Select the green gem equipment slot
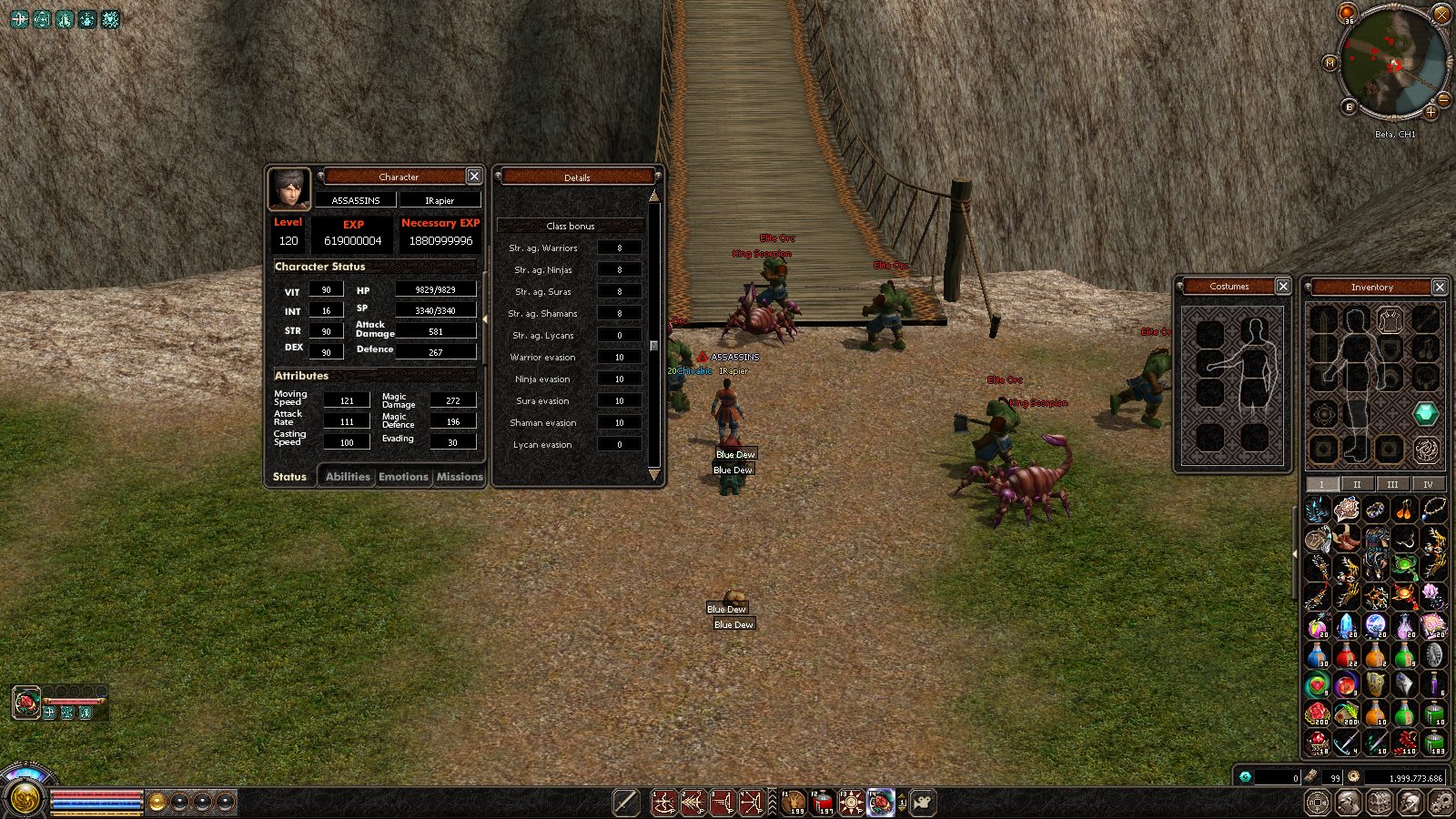This screenshot has height=819, width=1456. 1426,414
